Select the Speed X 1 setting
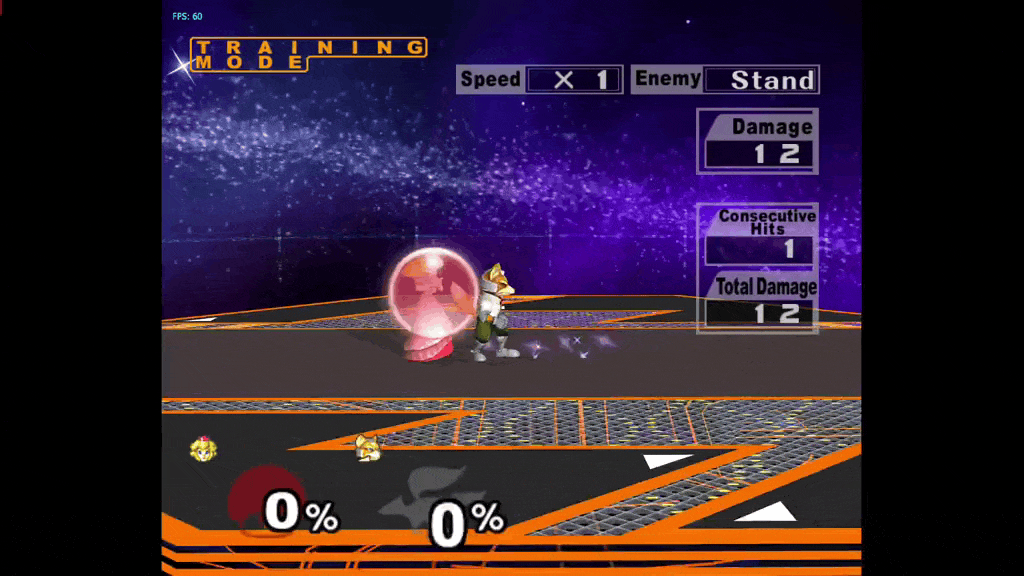This screenshot has width=1024, height=576. (574, 80)
